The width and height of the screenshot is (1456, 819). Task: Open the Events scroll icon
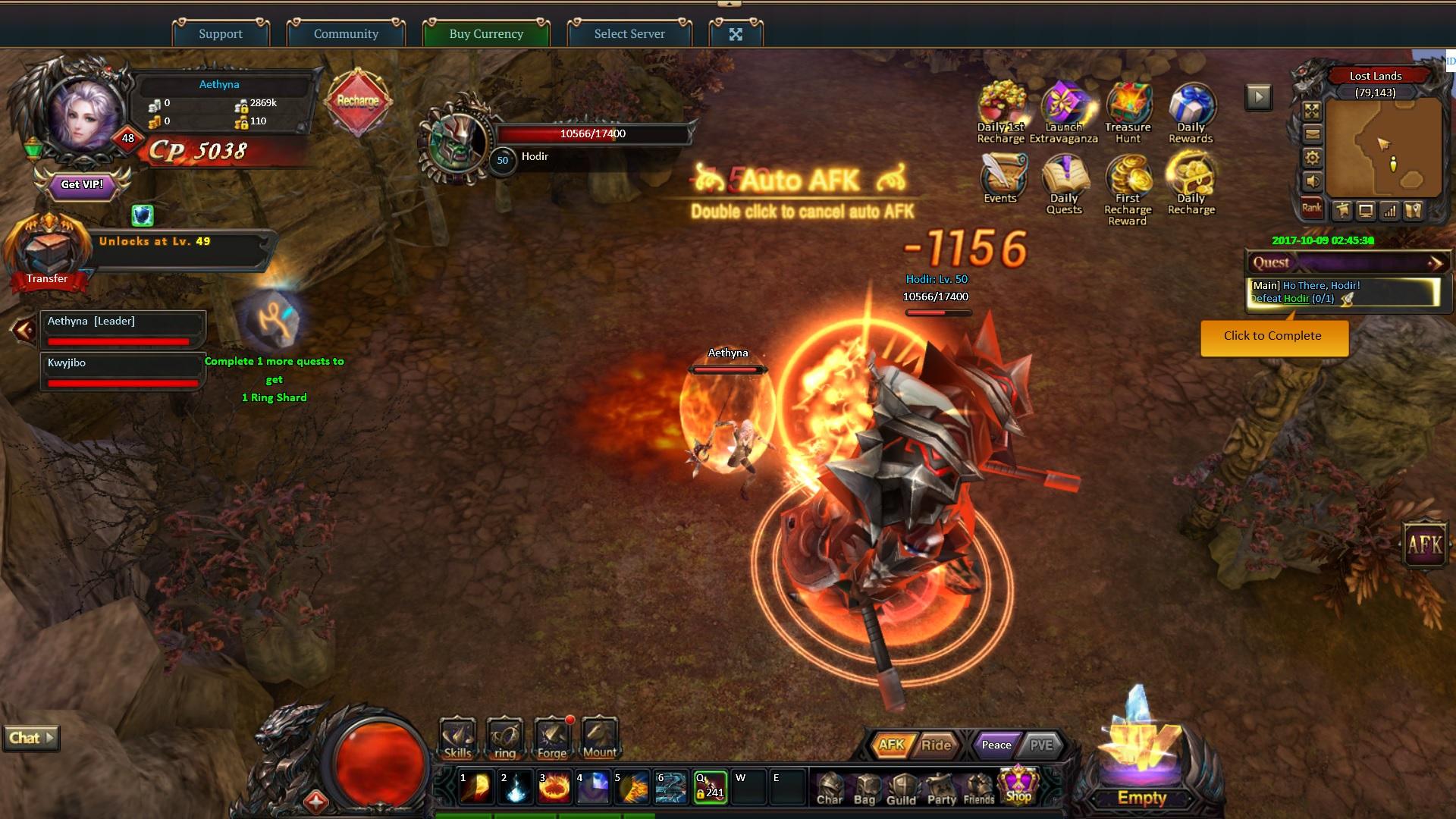[x=1001, y=180]
